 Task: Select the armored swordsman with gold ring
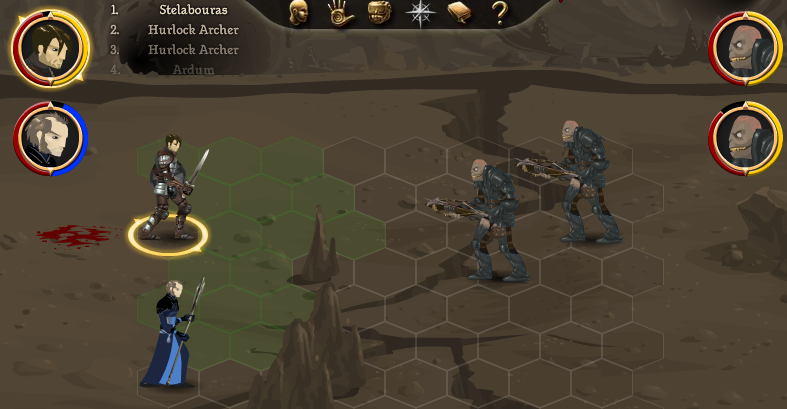170,190
